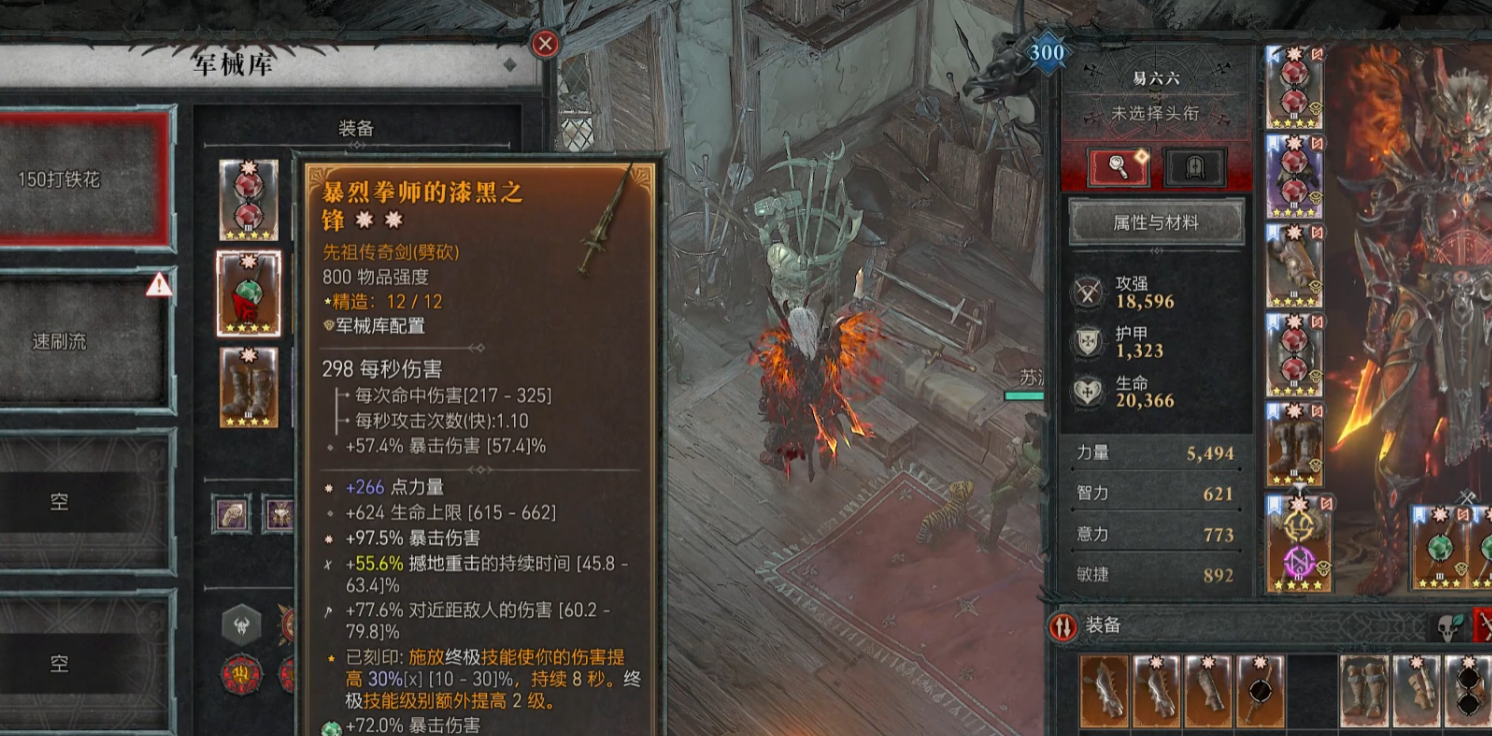1492x736 pixels.
Task: Open the 属性与材料 panel
Action: (1156, 222)
